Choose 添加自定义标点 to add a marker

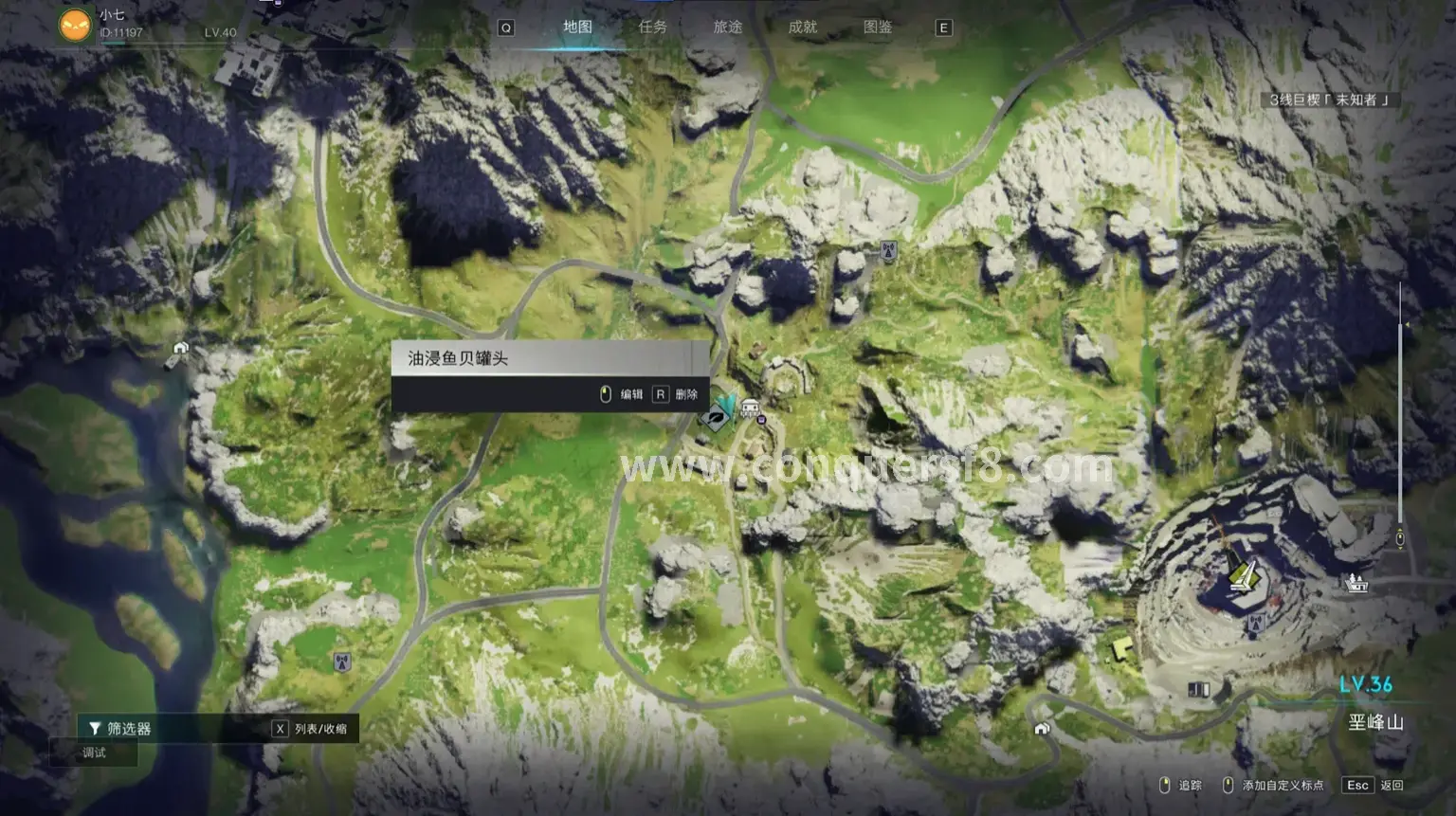pyautogui.click(x=1275, y=785)
